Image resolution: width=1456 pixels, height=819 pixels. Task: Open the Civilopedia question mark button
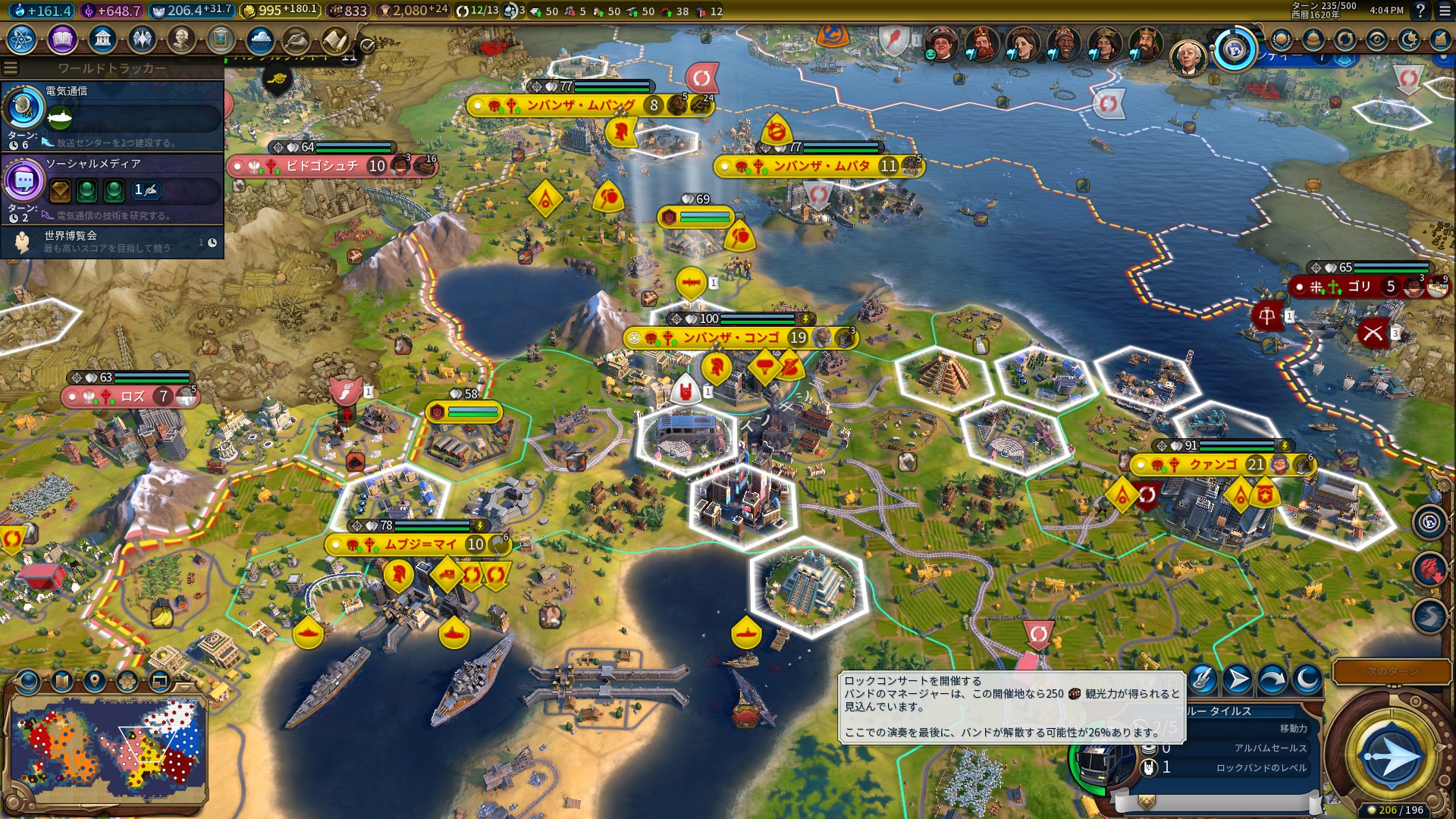1420,11
